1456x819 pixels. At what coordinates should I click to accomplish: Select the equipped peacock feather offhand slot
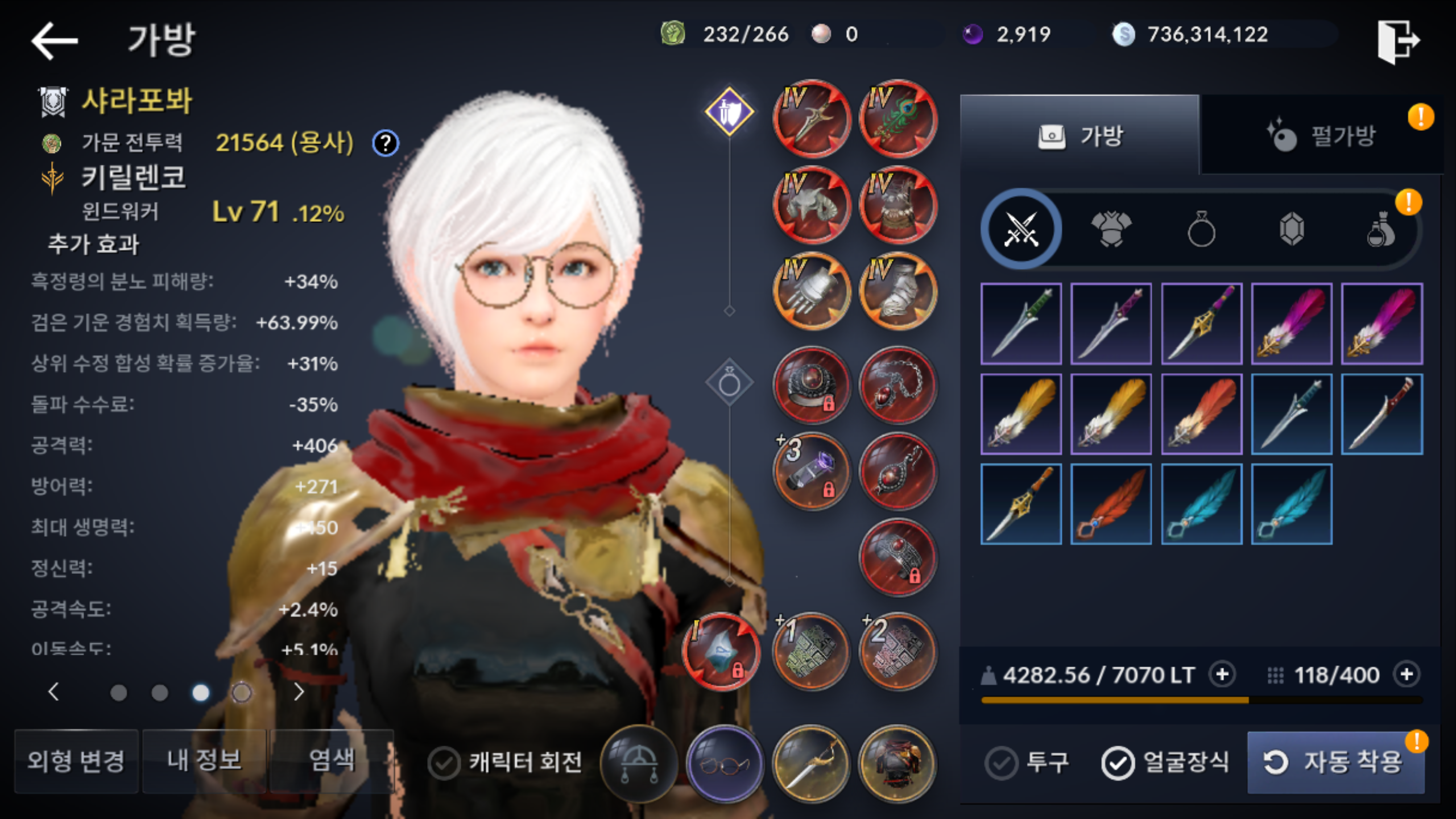click(x=897, y=119)
